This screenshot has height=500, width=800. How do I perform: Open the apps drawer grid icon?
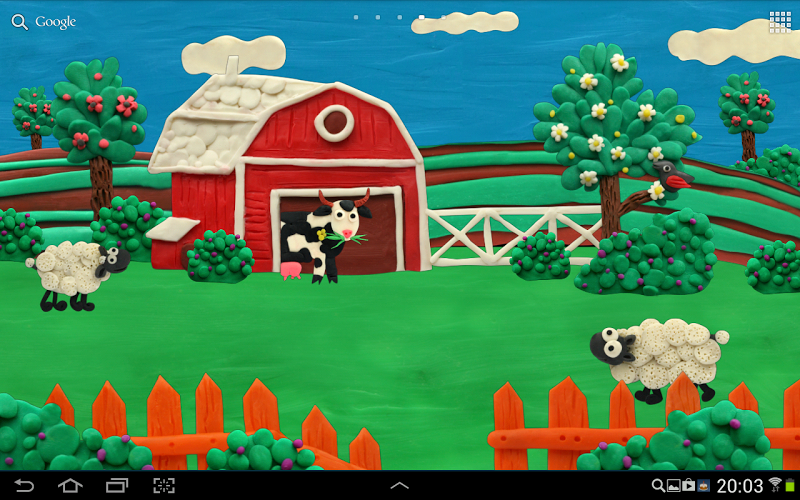click(780, 22)
